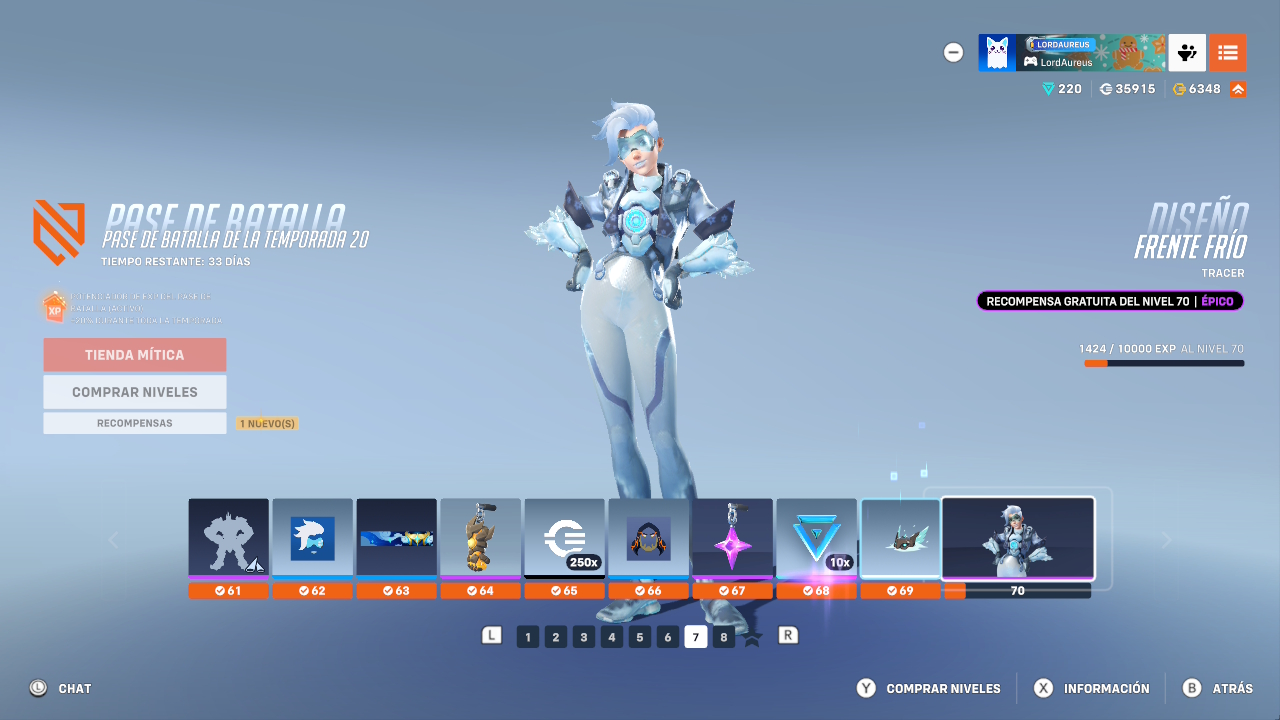This screenshot has width=1280, height=720.
Task: Collapse the player card with the minus toggle
Action: [x=953, y=52]
